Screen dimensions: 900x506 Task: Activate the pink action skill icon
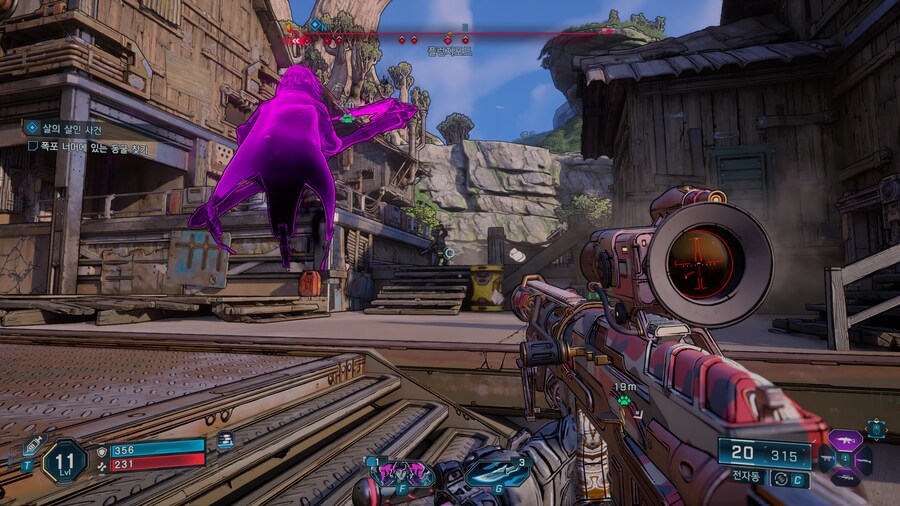(x=402, y=473)
